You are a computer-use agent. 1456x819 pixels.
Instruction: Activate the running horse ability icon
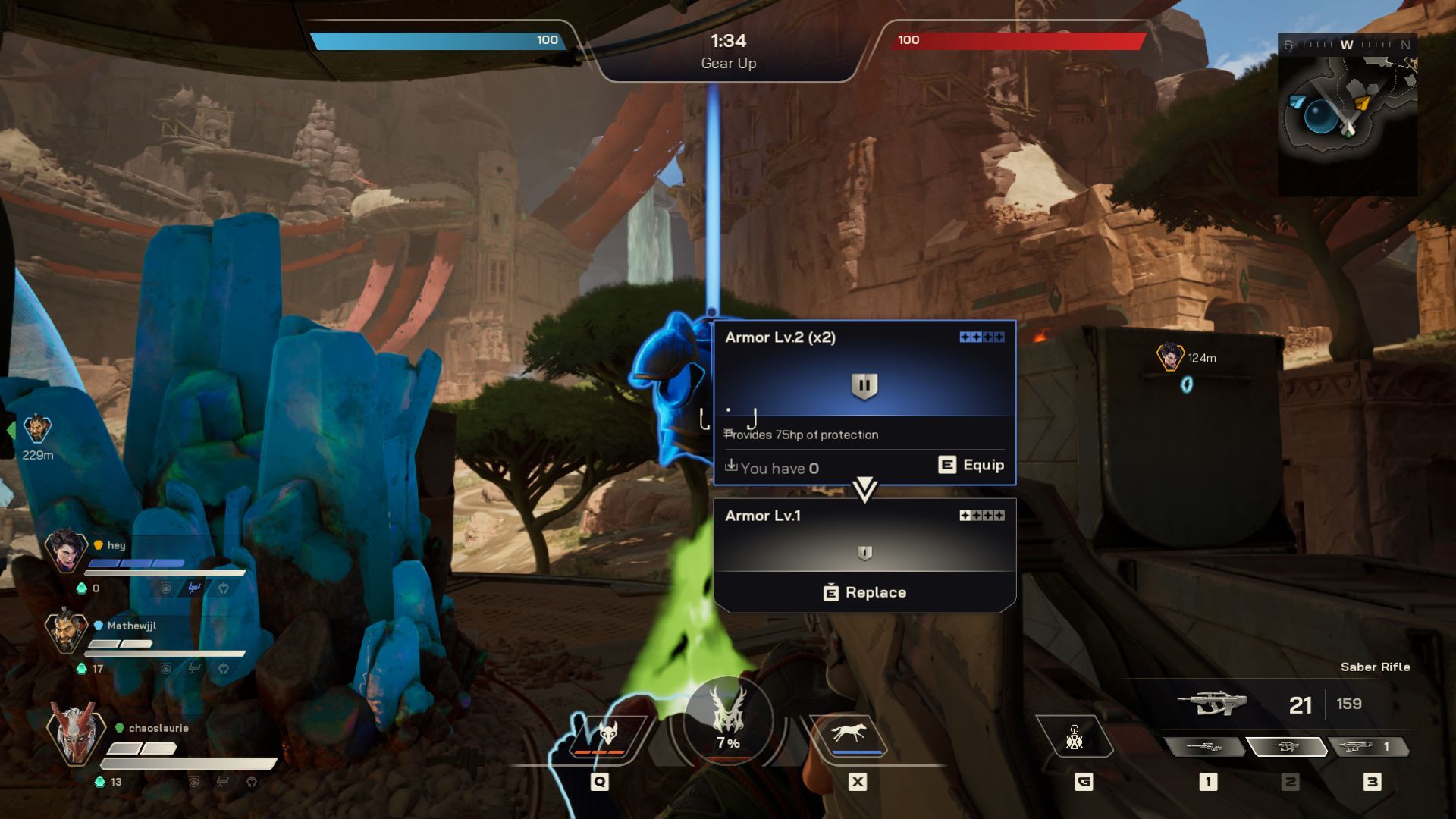pyautogui.click(x=849, y=735)
